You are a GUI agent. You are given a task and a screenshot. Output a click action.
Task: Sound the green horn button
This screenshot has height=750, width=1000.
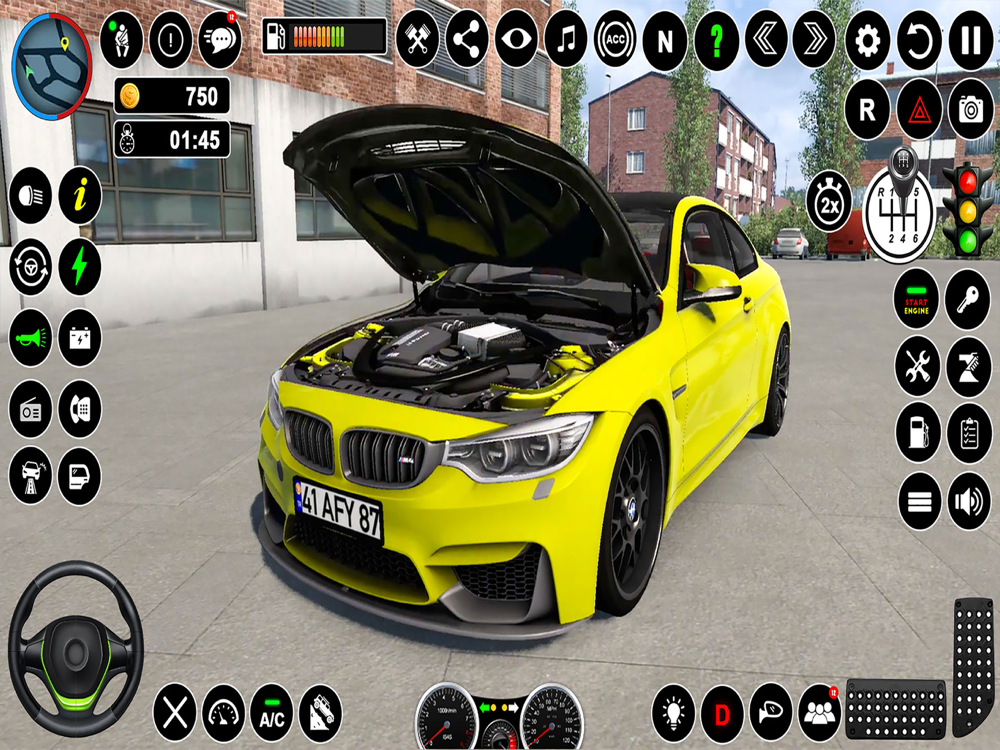31,338
